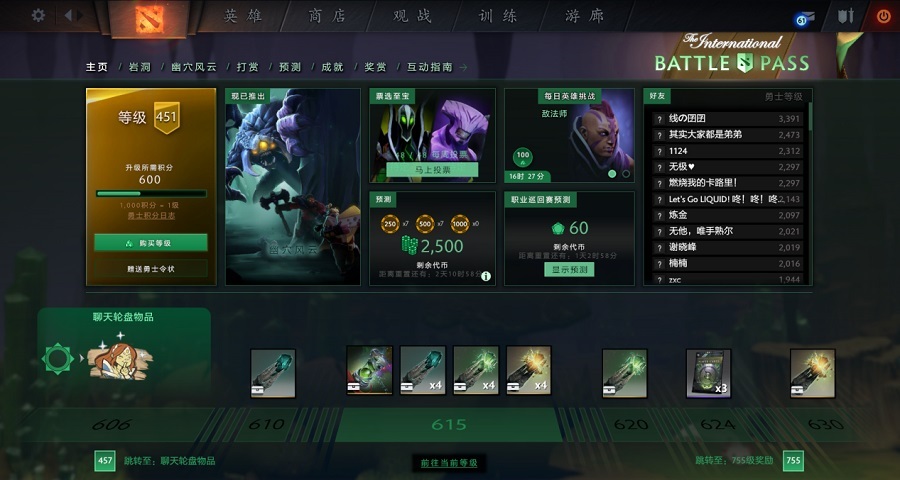
Task: Open the 勇士积分日志 points log link
Action: [151, 216]
